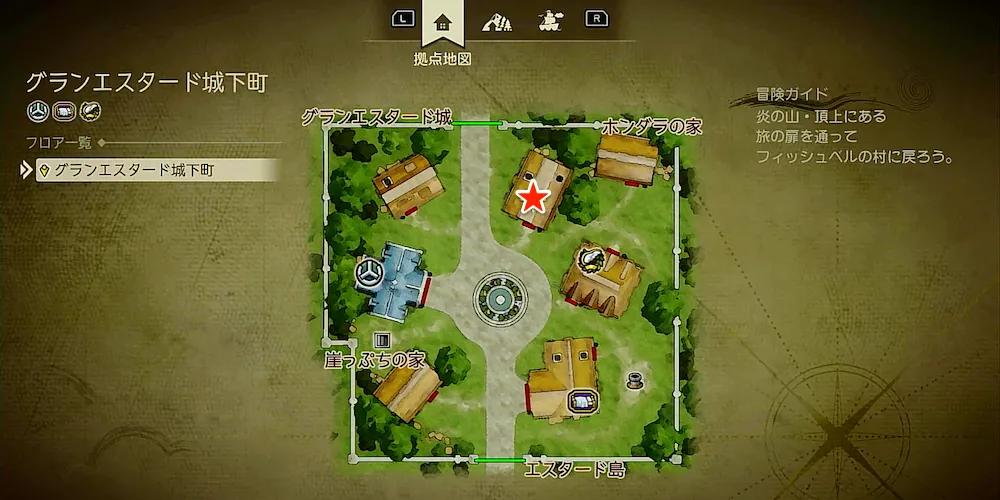Click the helmet shop marker on the map

point(591,260)
